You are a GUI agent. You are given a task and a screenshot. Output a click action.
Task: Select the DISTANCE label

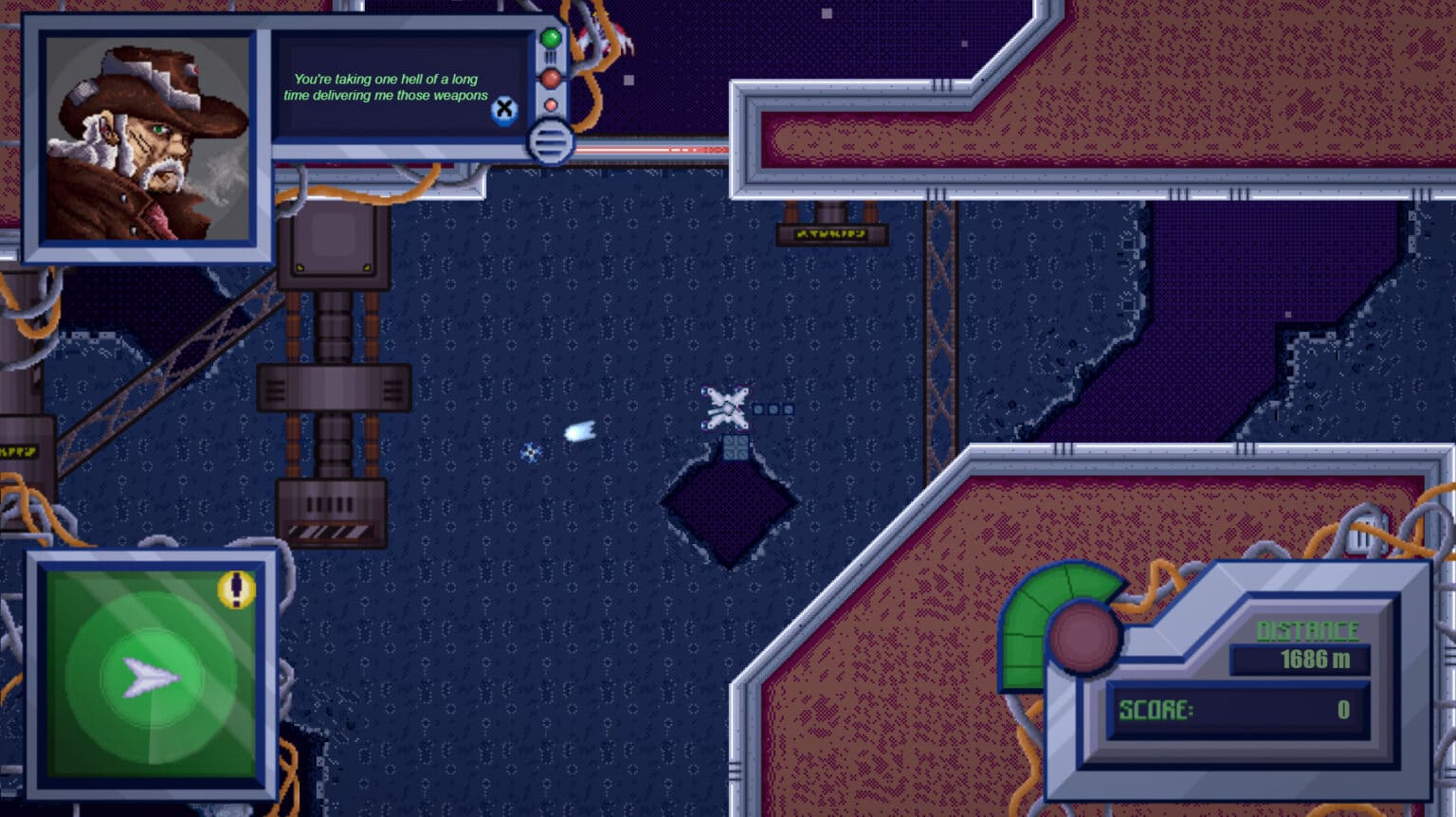(x=1307, y=628)
